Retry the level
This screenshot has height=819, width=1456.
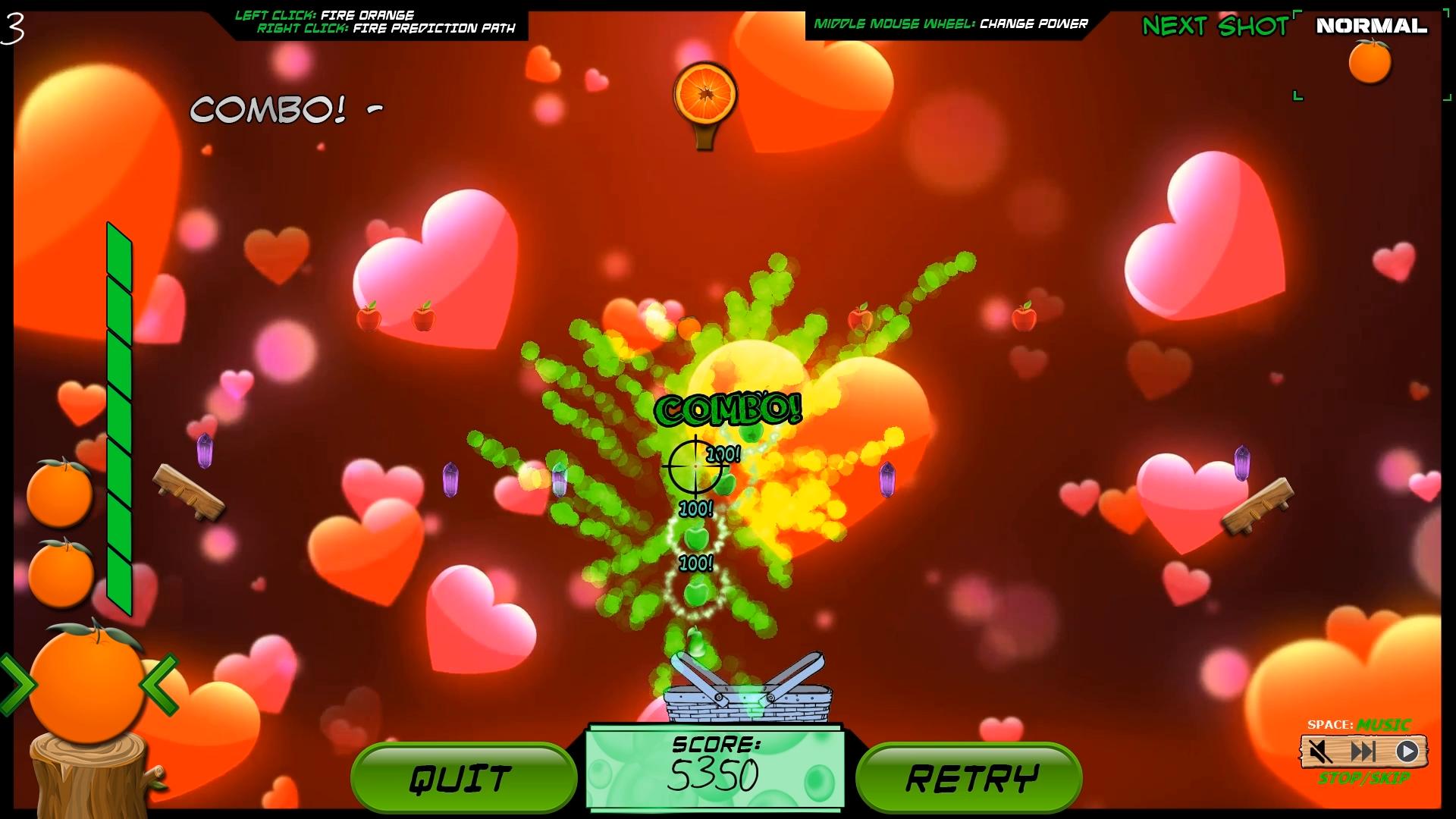click(x=969, y=778)
